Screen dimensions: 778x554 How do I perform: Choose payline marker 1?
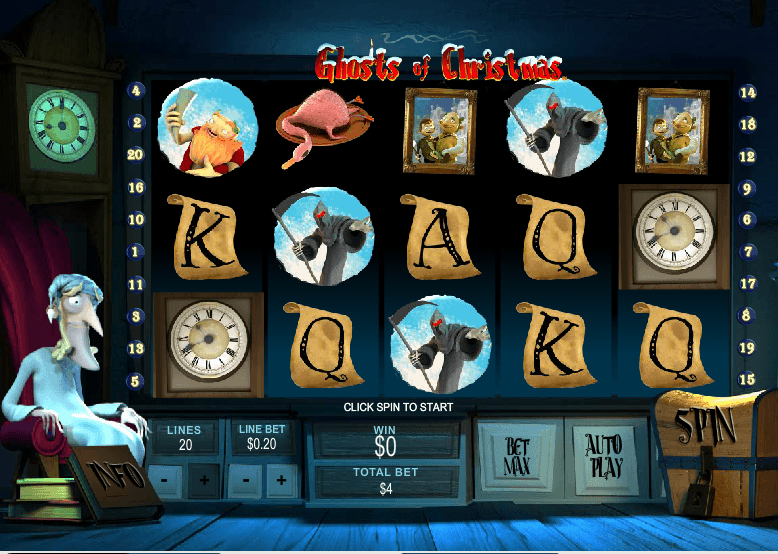136,252
